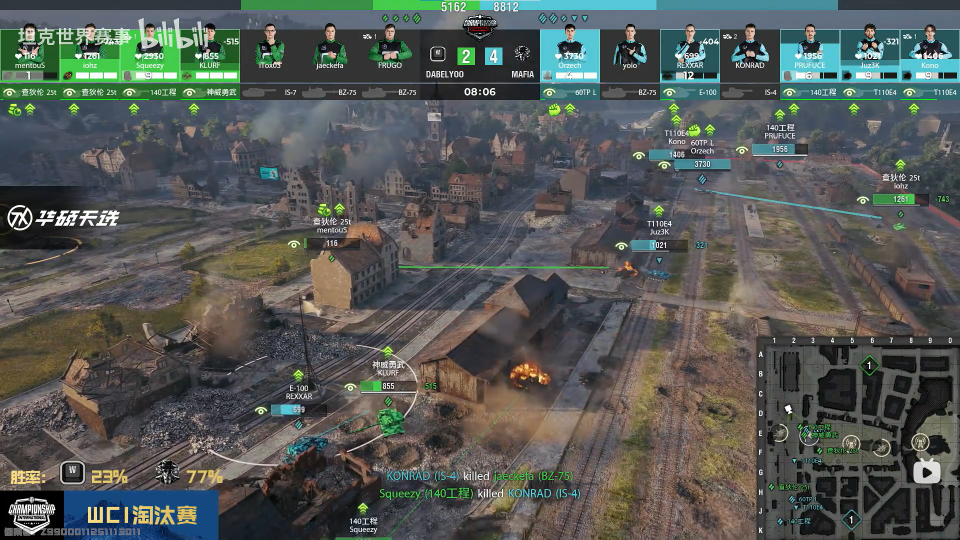Choose yolo's player portrait

click(x=630, y=52)
